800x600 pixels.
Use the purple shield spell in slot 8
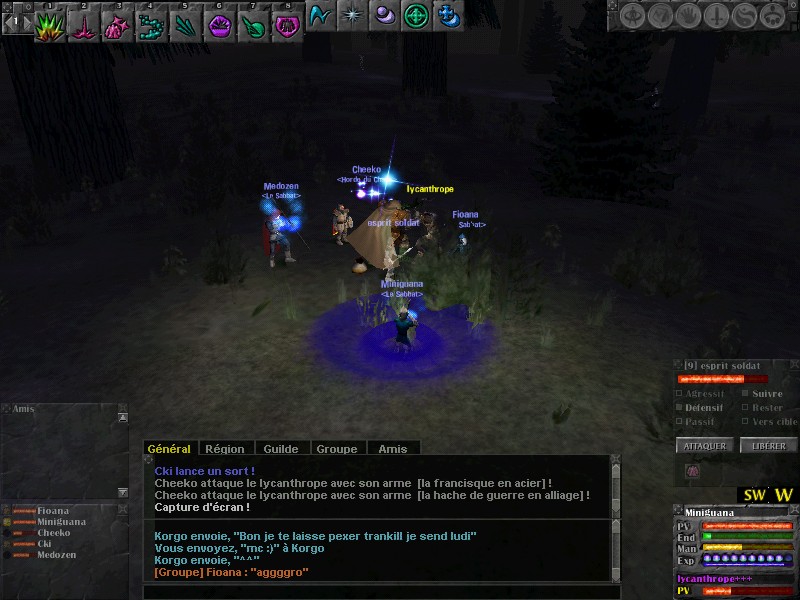coord(287,26)
